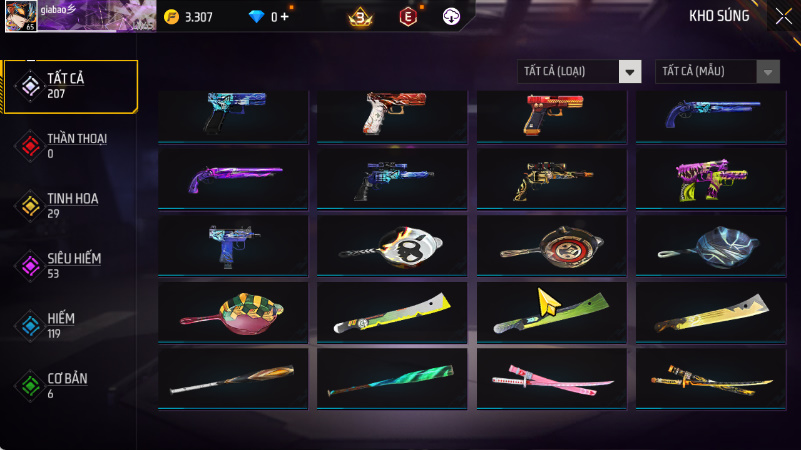Switch to the TẤT CẢ category tab

click(x=70, y=85)
